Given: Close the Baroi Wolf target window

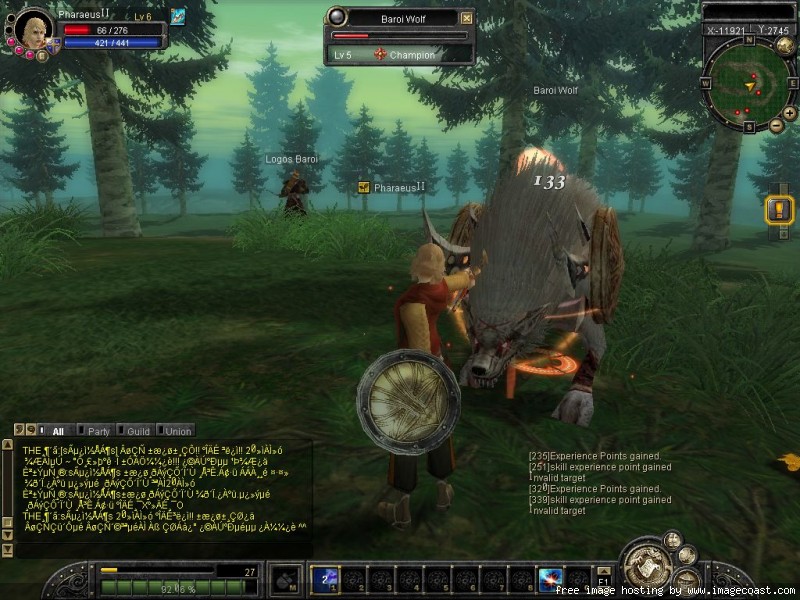Looking at the screenshot, I should coord(466,18).
